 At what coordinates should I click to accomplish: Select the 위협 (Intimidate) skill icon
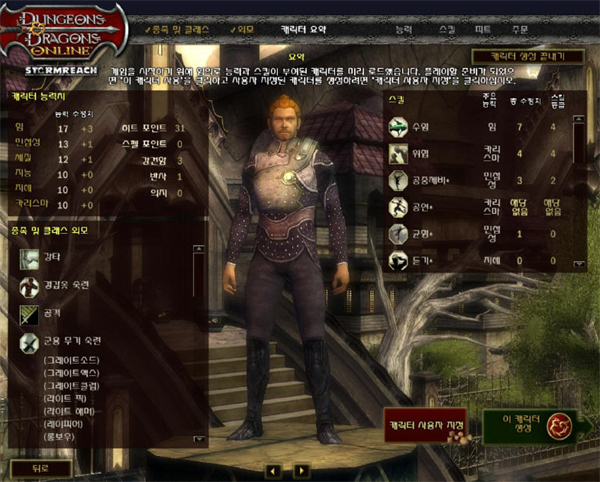pyautogui.click(x=399, y=154)
